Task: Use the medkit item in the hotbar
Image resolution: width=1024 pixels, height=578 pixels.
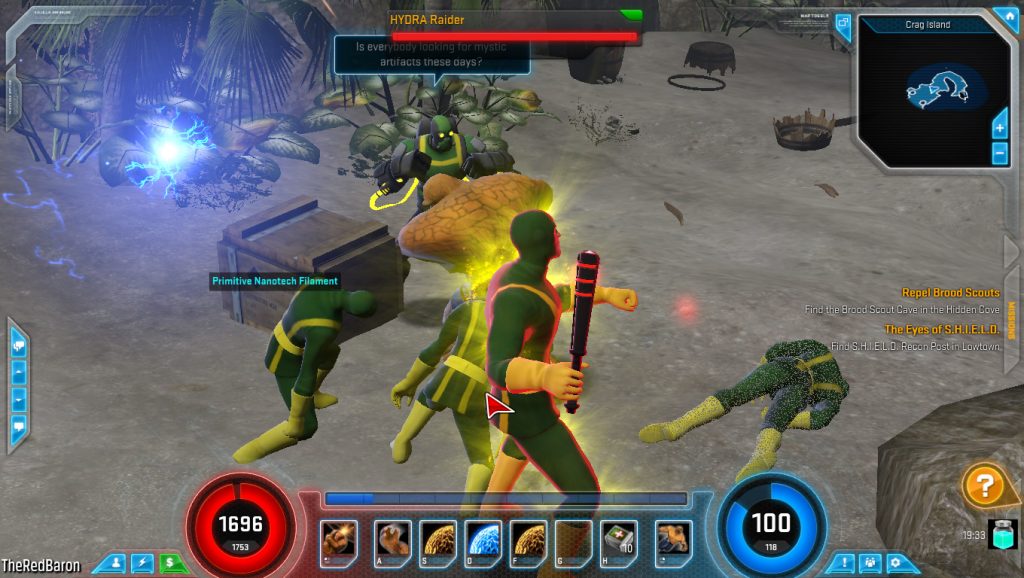Action: [619, 540]
